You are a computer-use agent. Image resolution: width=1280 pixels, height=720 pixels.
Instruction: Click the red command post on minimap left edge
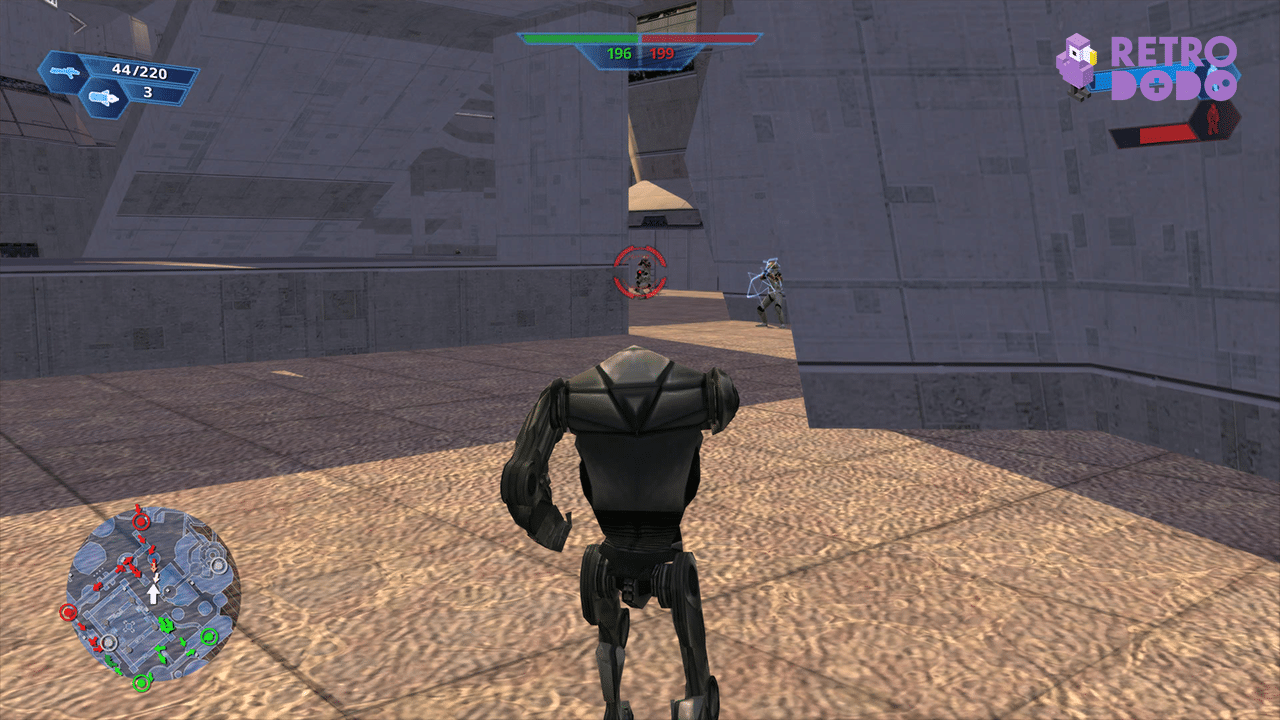[68, 612]
